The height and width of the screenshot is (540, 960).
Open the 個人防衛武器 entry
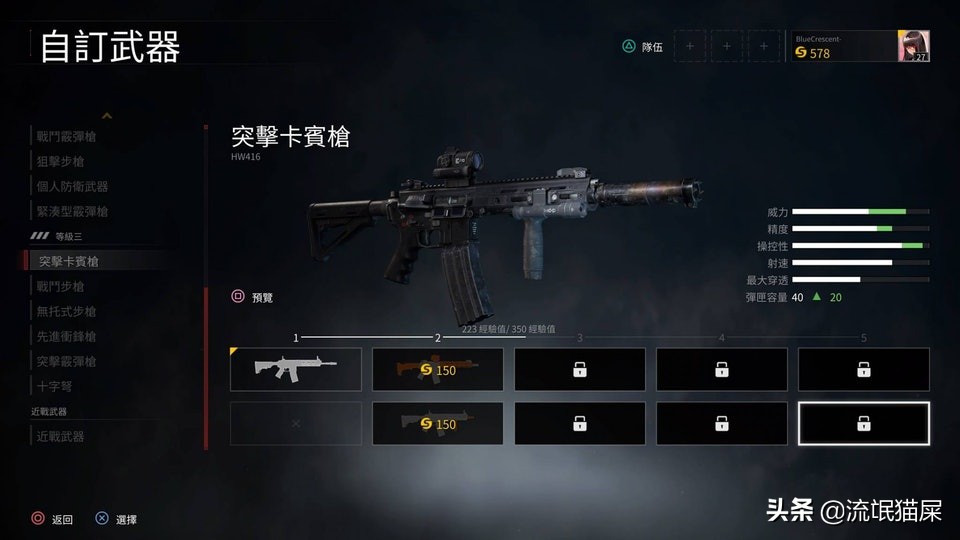[72, 186]
